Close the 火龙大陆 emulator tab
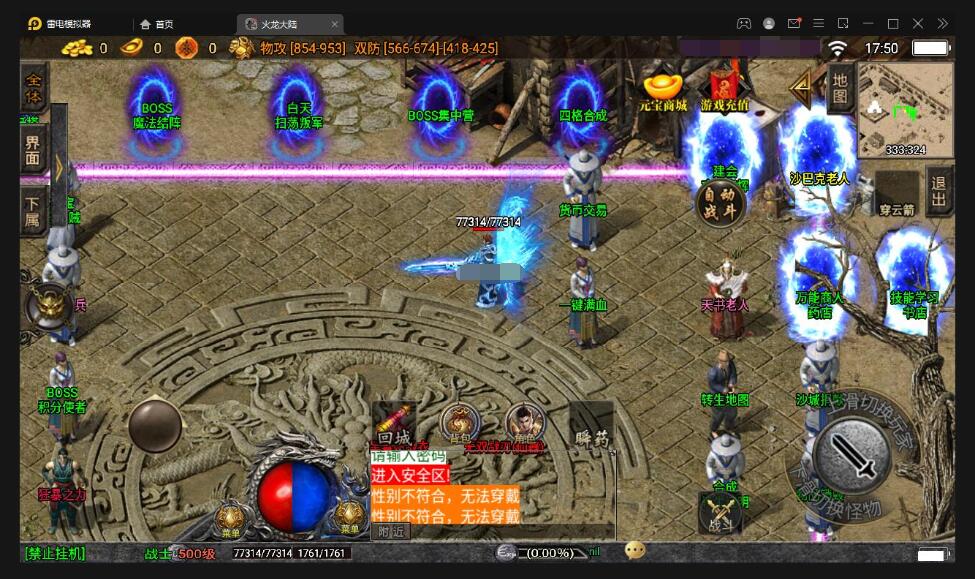The width and height of the screenshot is (975, 579). pos(334,24)
